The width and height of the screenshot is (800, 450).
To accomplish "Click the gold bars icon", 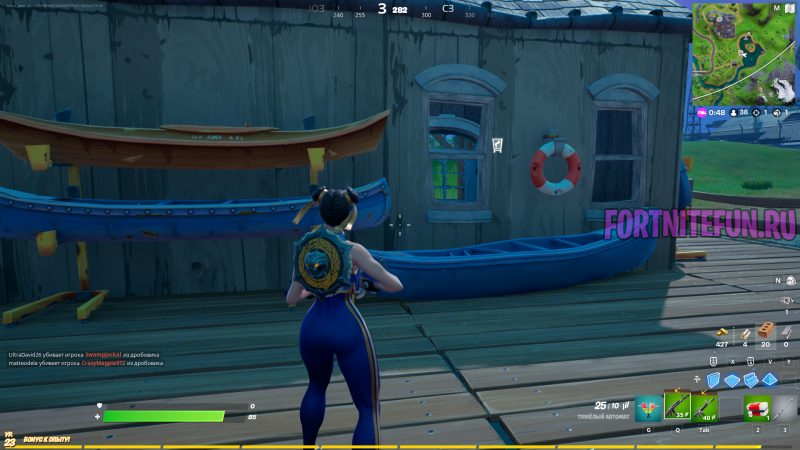I will [x=722, y=332].
